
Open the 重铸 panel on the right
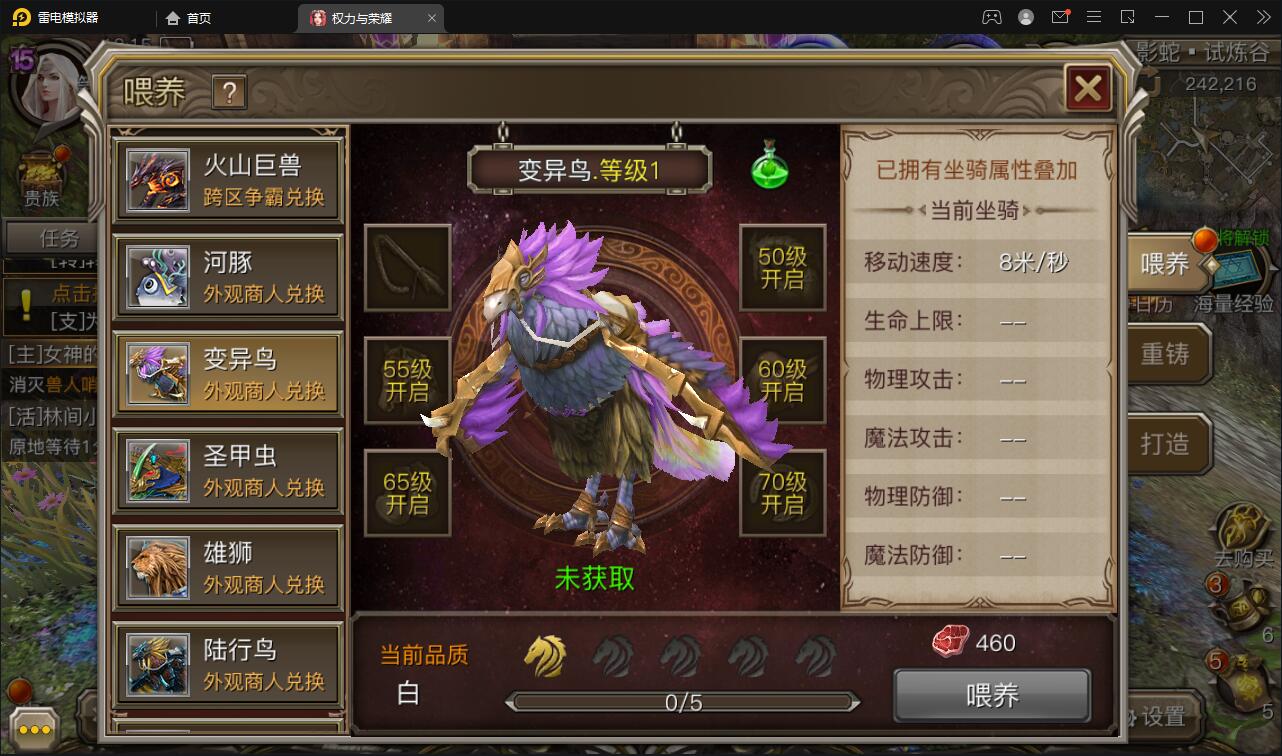[1169, 353]
